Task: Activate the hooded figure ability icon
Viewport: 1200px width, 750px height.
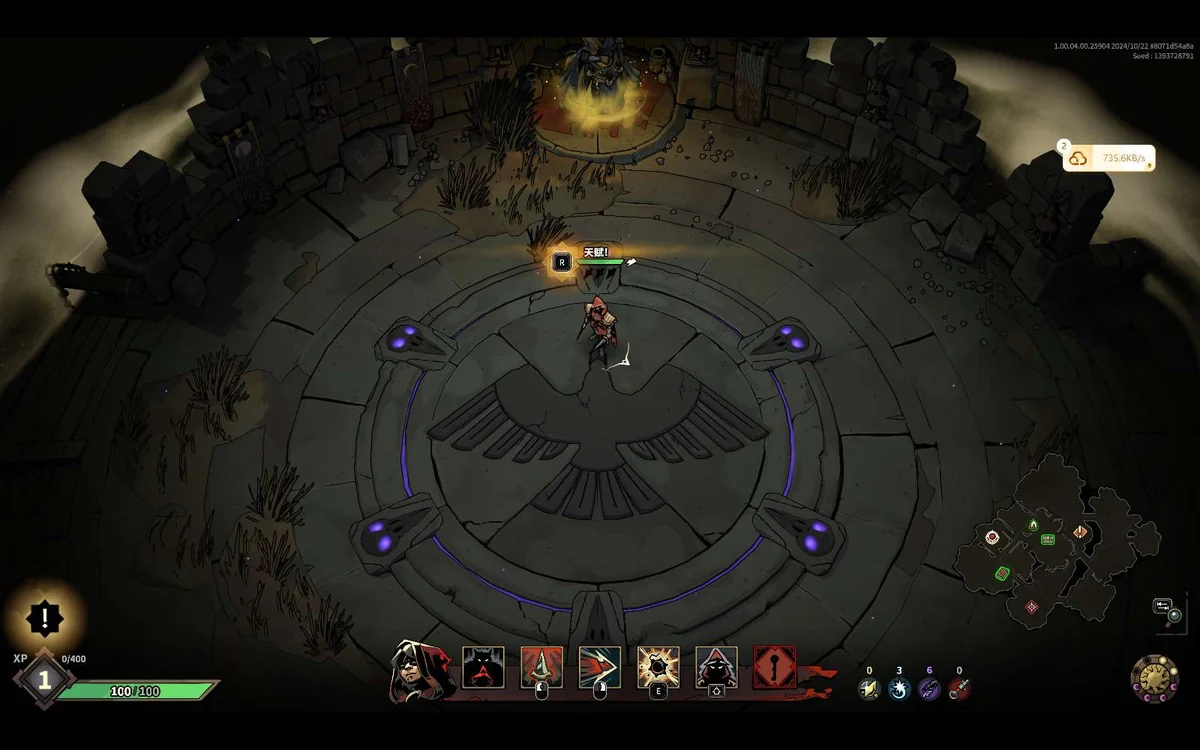Action: click(x=716, y=667)
